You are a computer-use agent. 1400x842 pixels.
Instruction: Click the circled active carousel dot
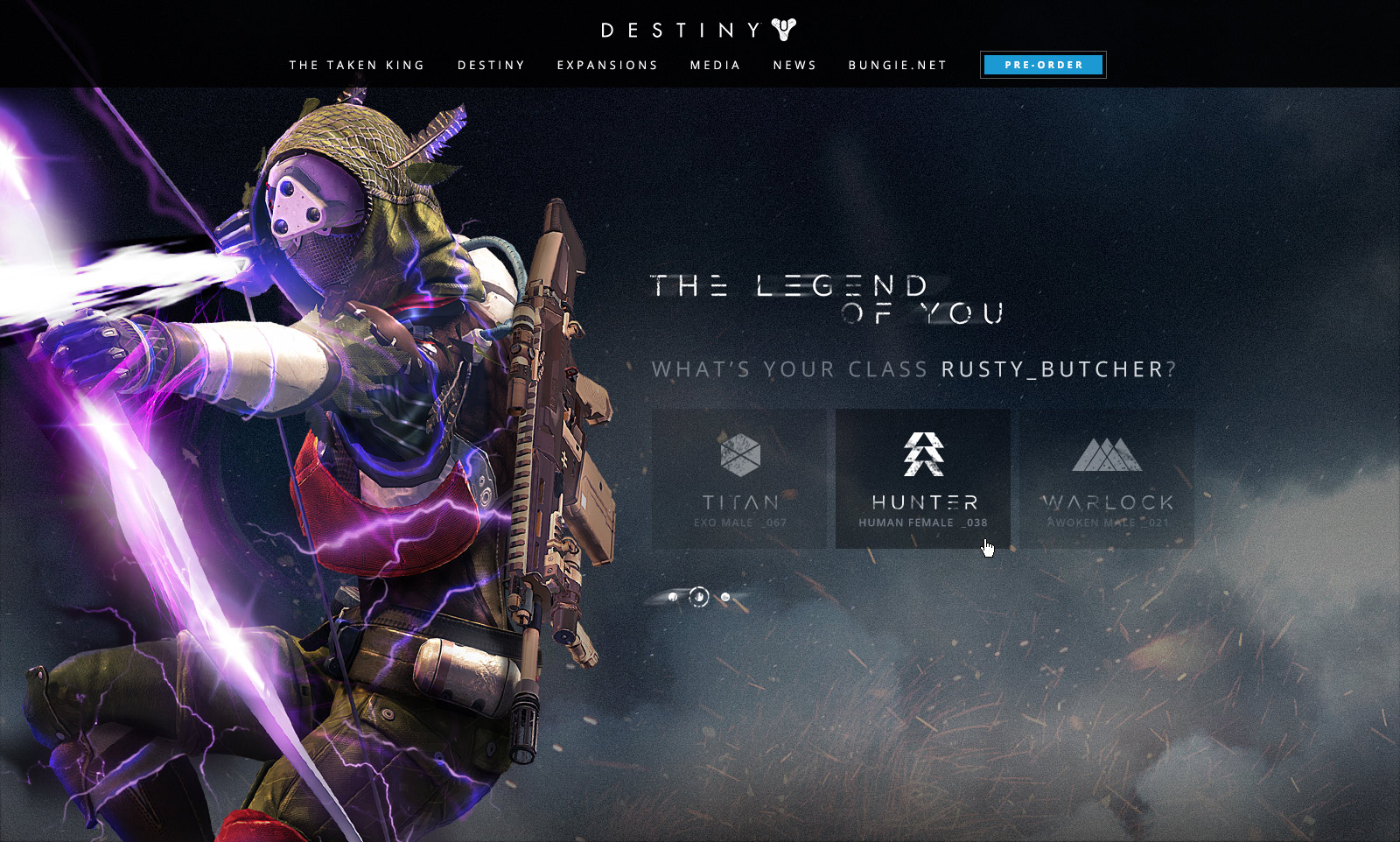[x=698, y=597]
